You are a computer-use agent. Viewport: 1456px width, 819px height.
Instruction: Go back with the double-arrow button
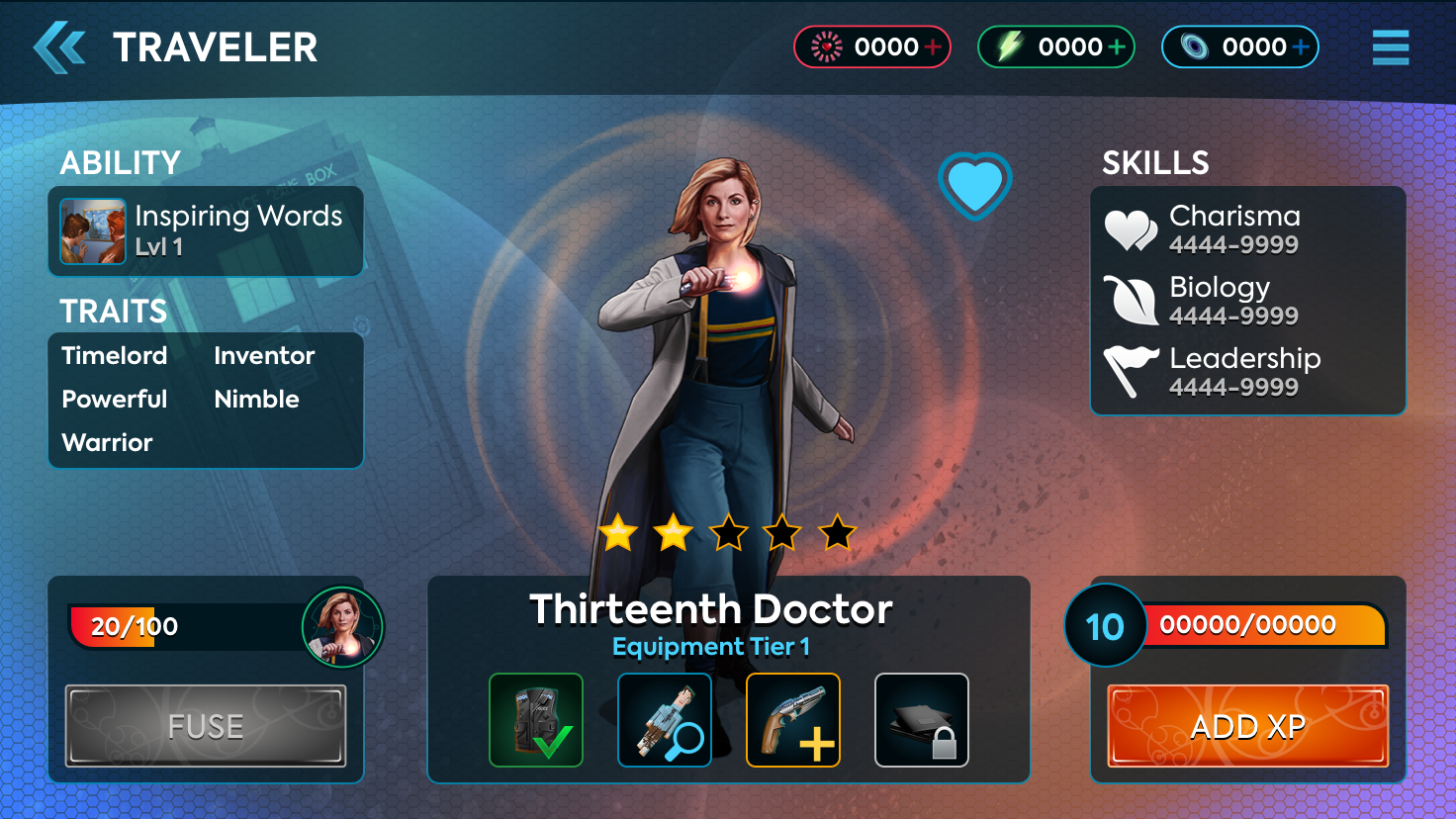[59, 47]
